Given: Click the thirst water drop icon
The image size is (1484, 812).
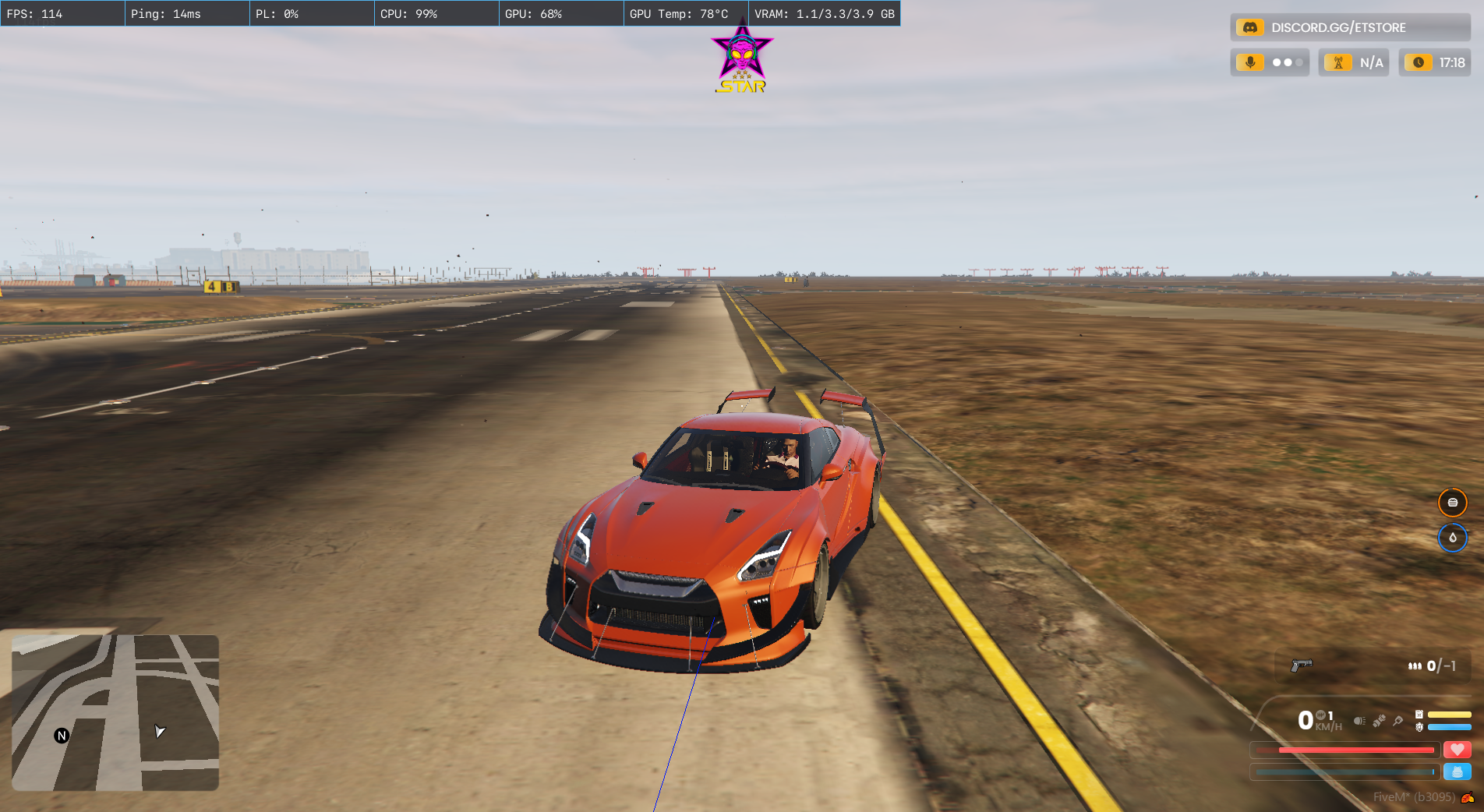Looking at the screenshot, I should (x=1452, y=538).
